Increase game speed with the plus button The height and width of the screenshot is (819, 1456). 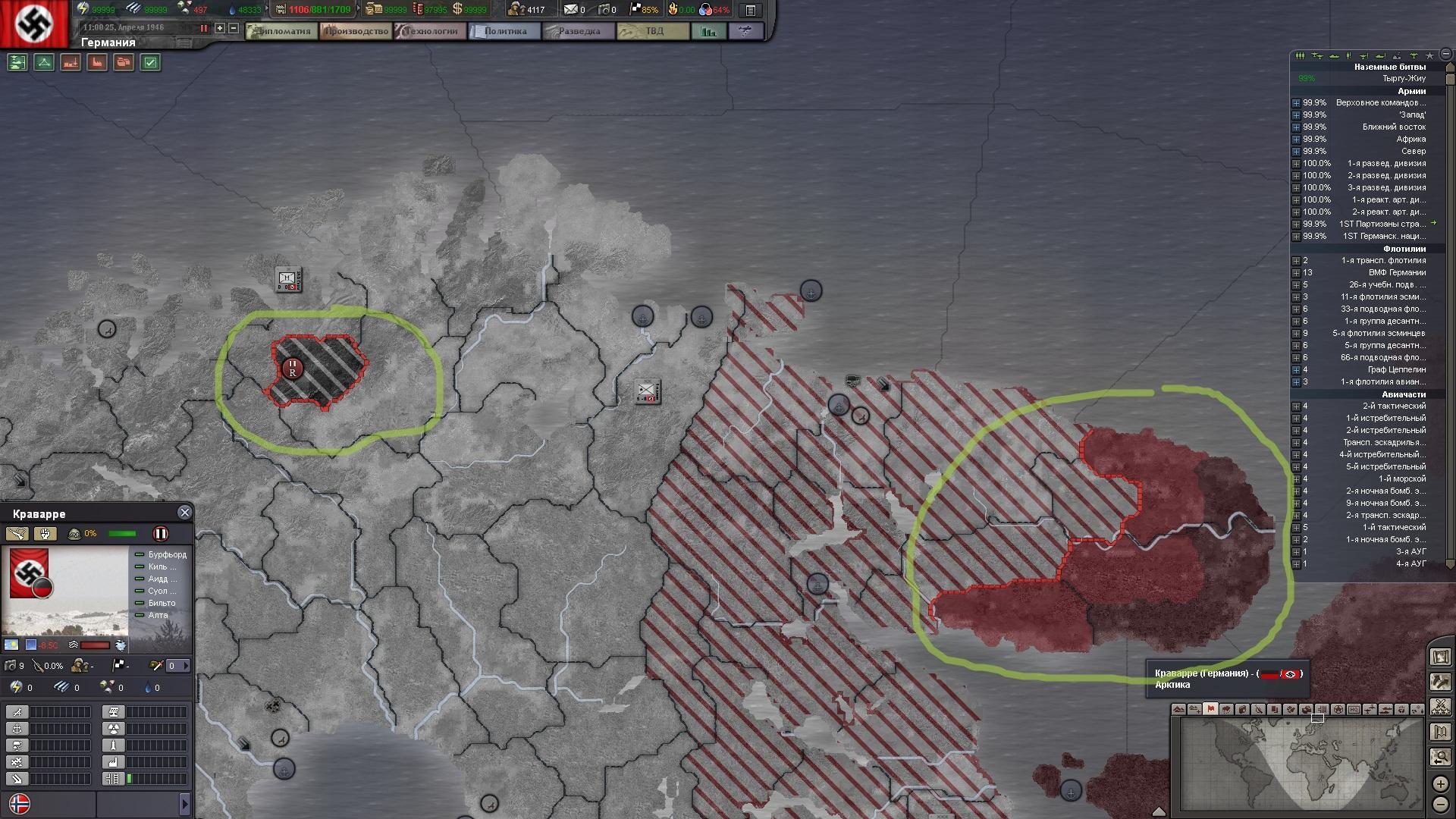pos(220,28)
